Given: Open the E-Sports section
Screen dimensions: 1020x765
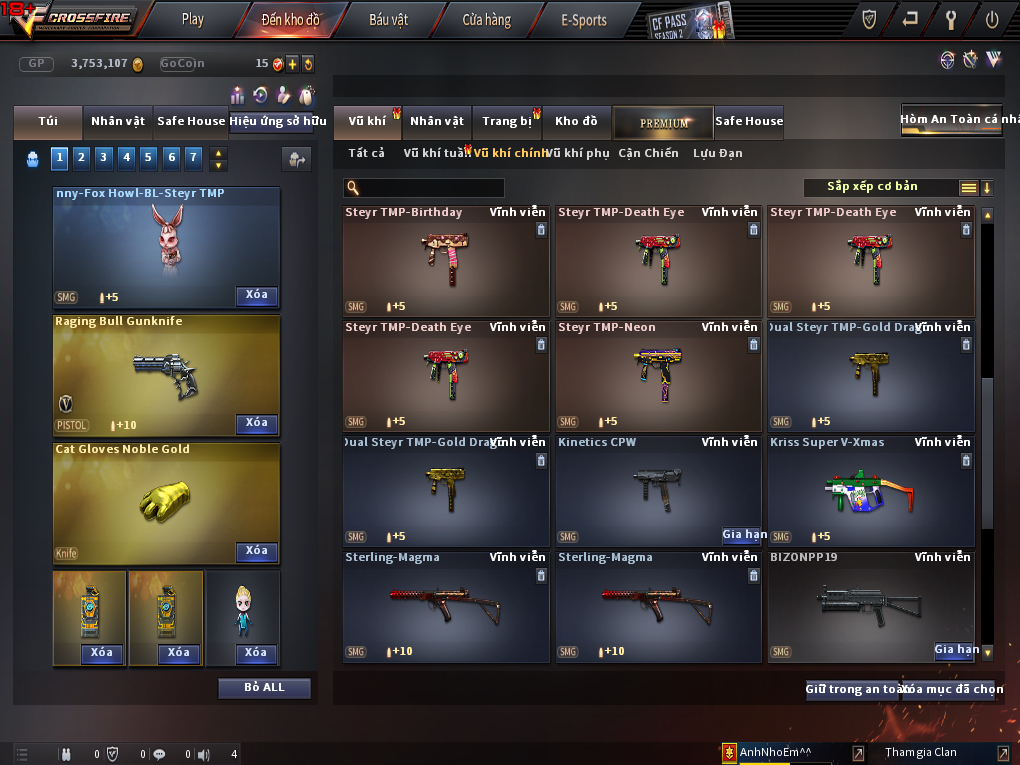Looking at the screenshot, I should [x=584, y=19].
